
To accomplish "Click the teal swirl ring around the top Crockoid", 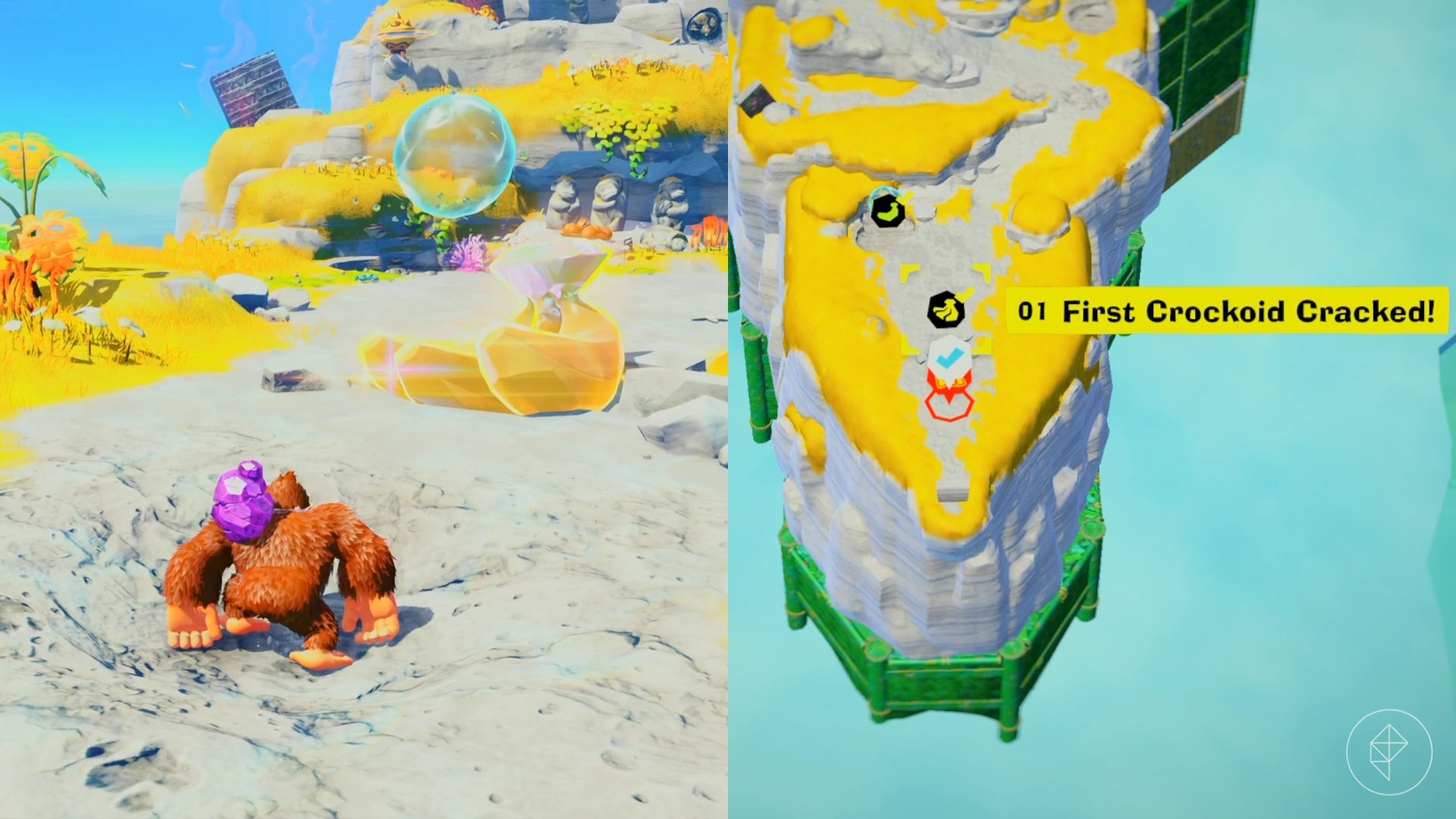I will (x=880, y=193).
